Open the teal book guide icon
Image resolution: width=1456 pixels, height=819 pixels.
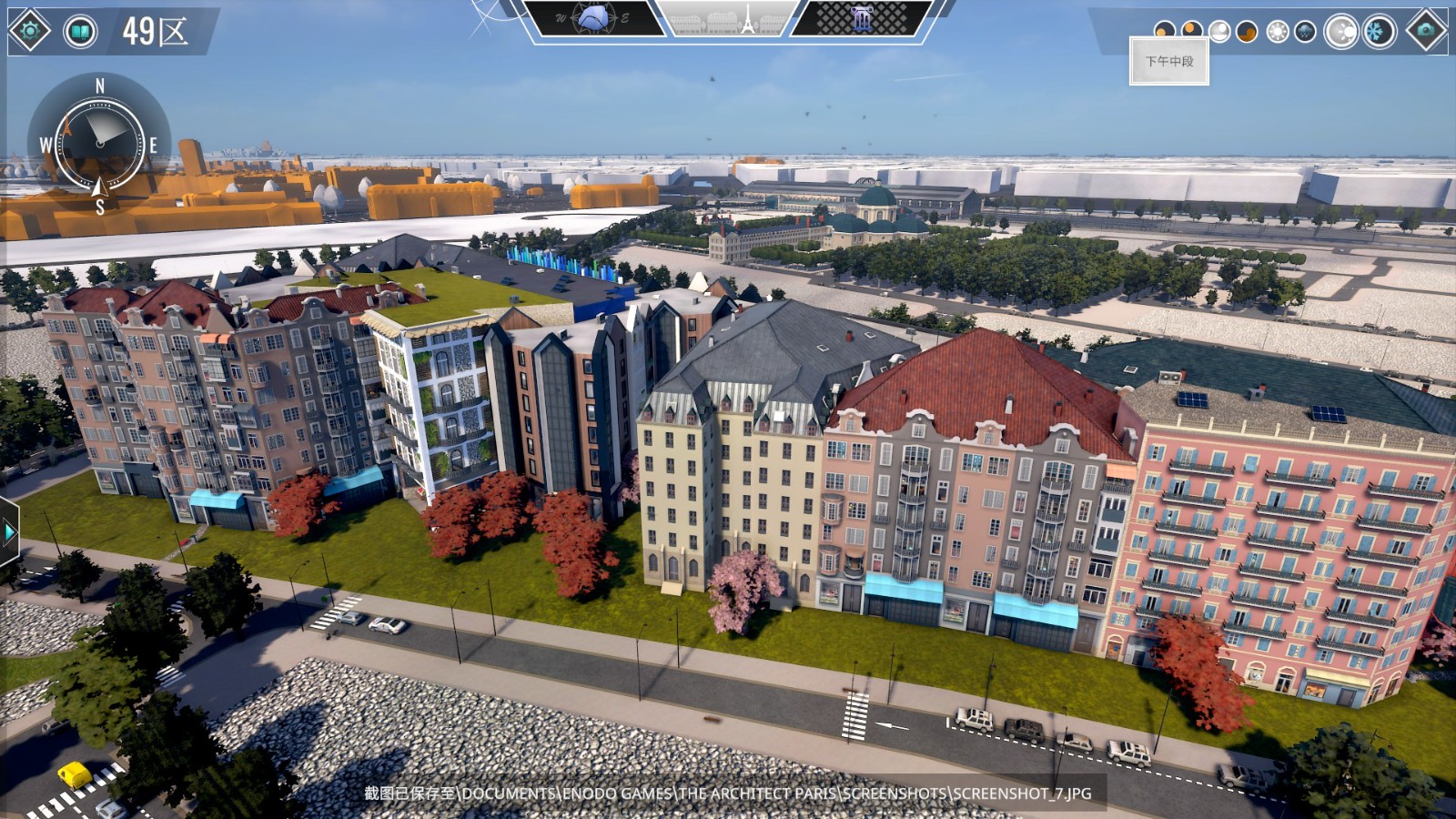[x=80, y=32]
